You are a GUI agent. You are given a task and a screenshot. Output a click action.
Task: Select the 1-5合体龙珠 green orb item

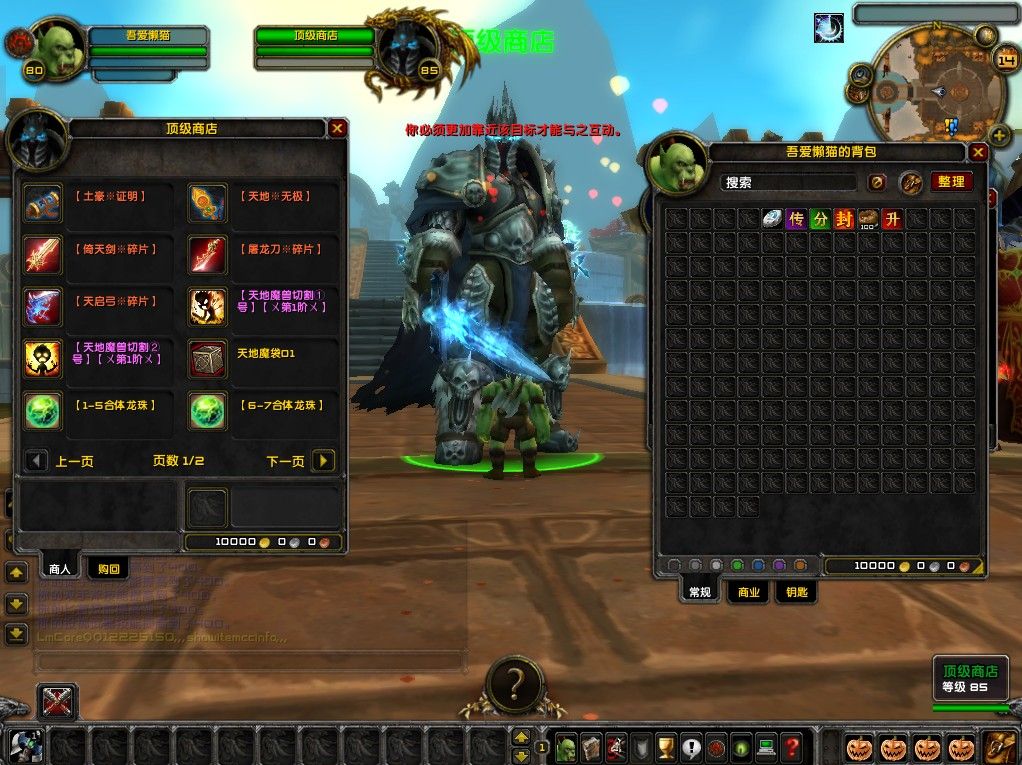click(x=44, y=411)
